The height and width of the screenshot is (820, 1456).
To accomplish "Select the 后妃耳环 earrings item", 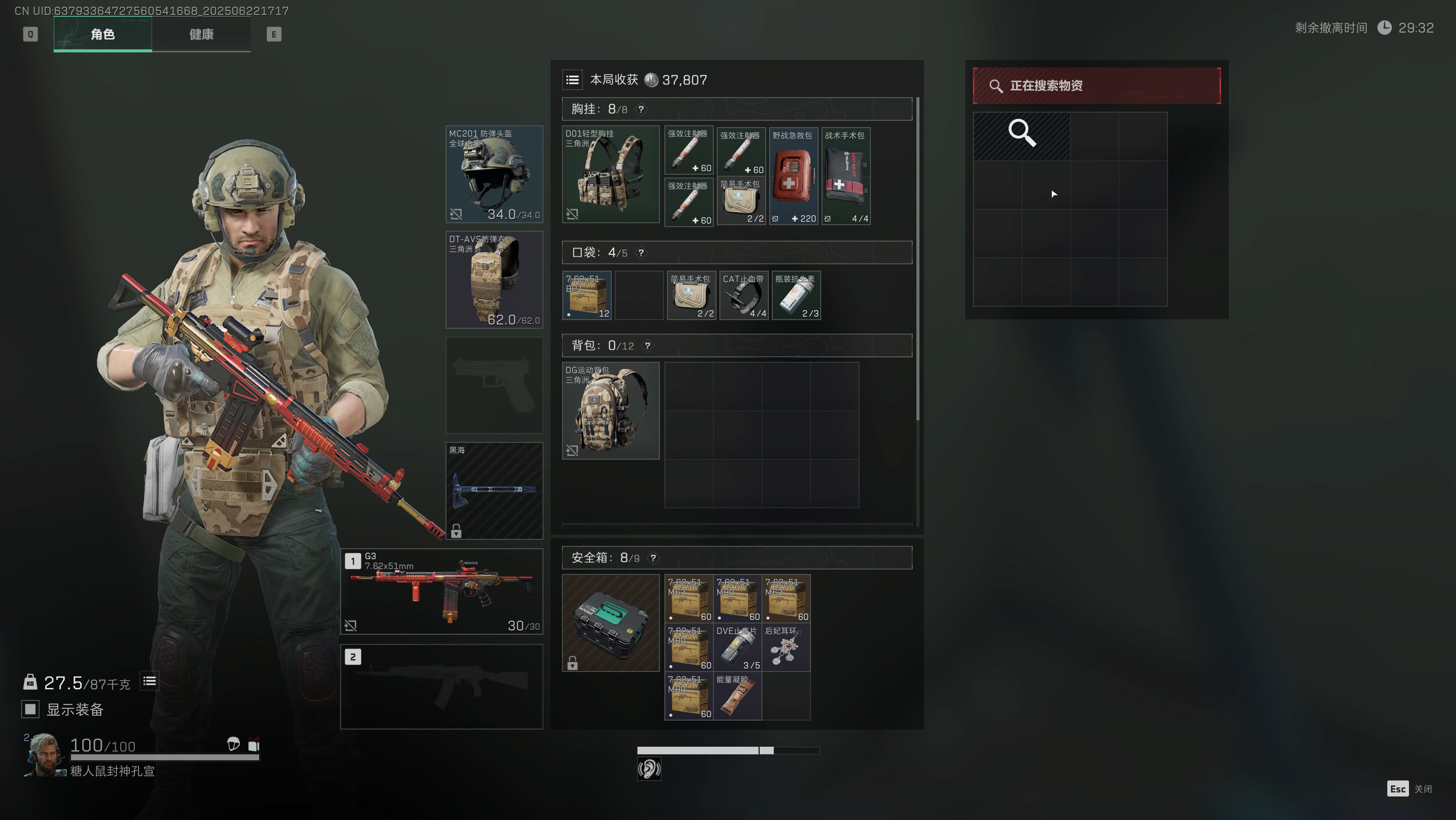I will point(785,648).
